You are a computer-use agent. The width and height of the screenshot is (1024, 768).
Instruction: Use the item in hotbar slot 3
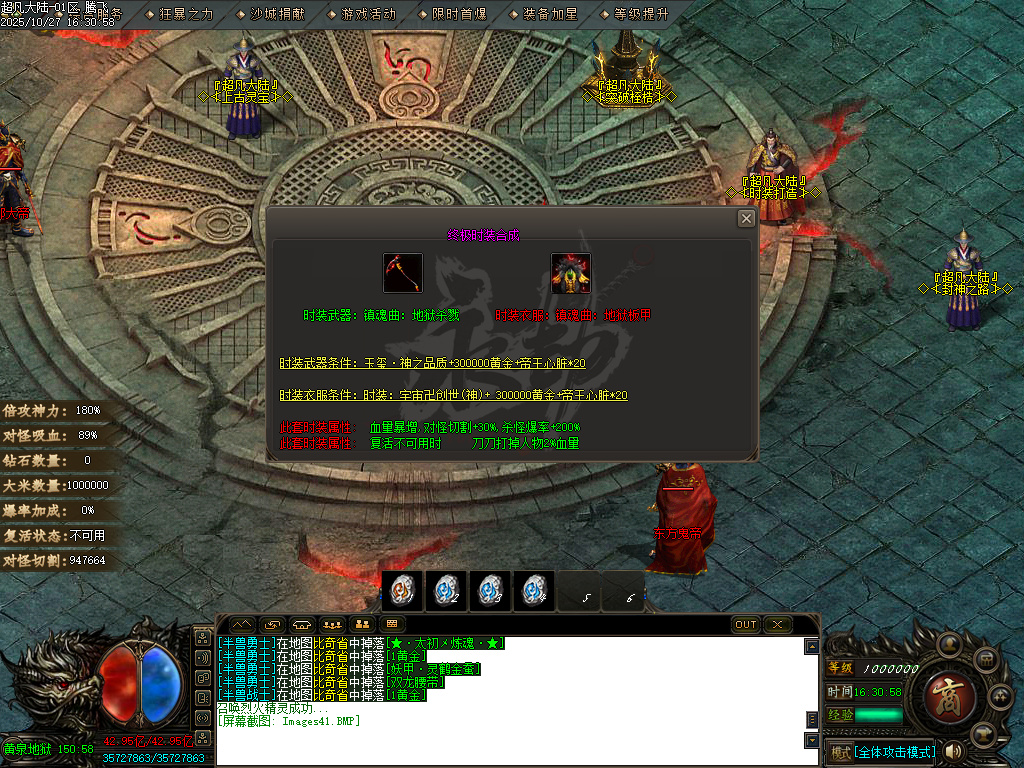click(x=490, y=591)
